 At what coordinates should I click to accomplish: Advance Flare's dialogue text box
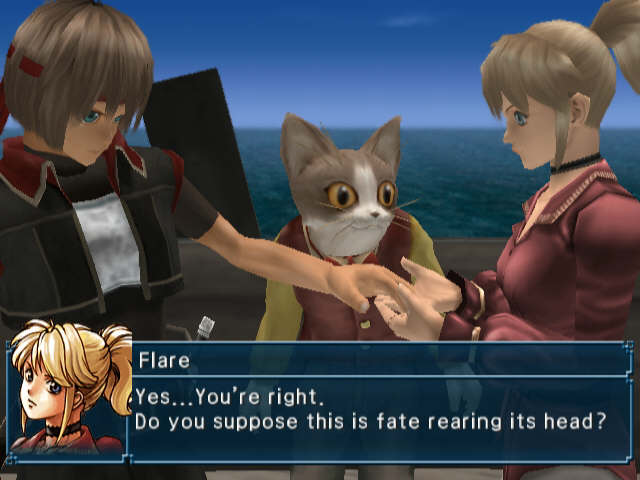coord(378,402)
